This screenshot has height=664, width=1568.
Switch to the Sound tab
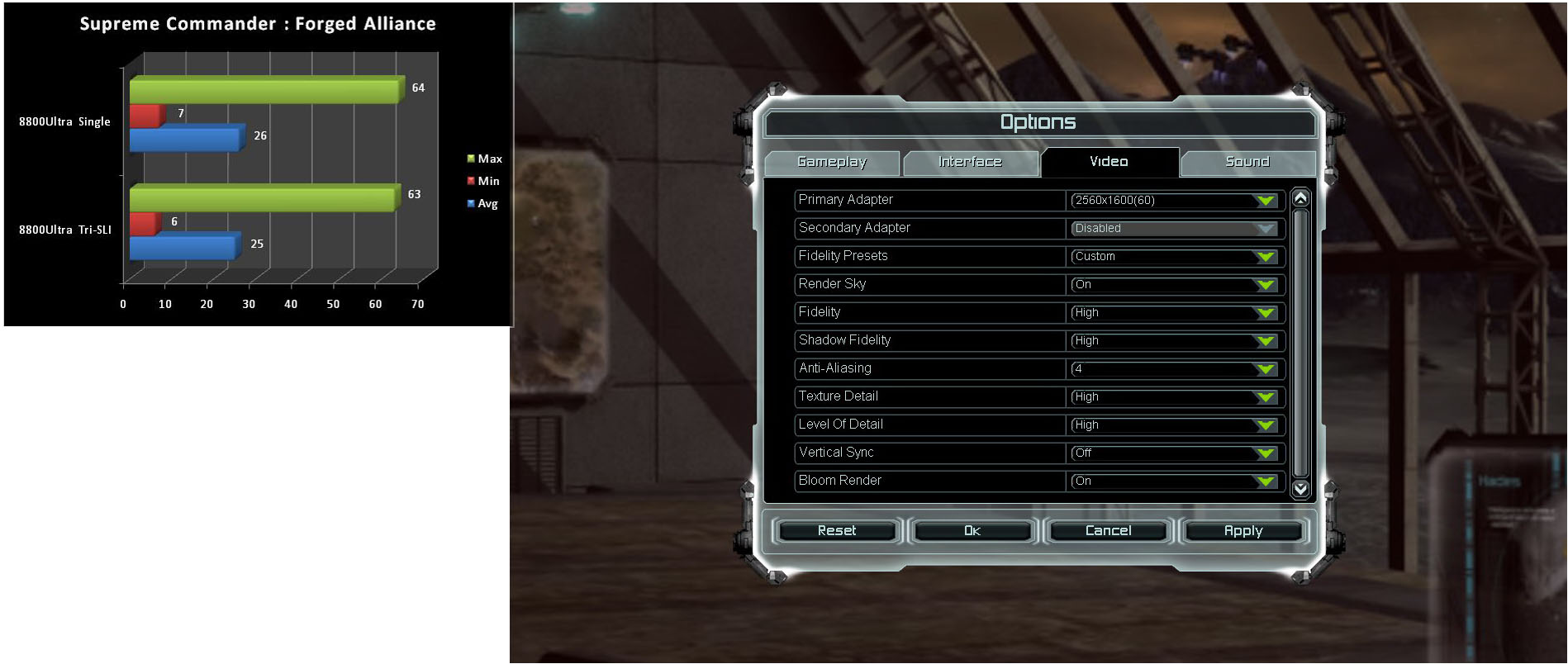1247,162
